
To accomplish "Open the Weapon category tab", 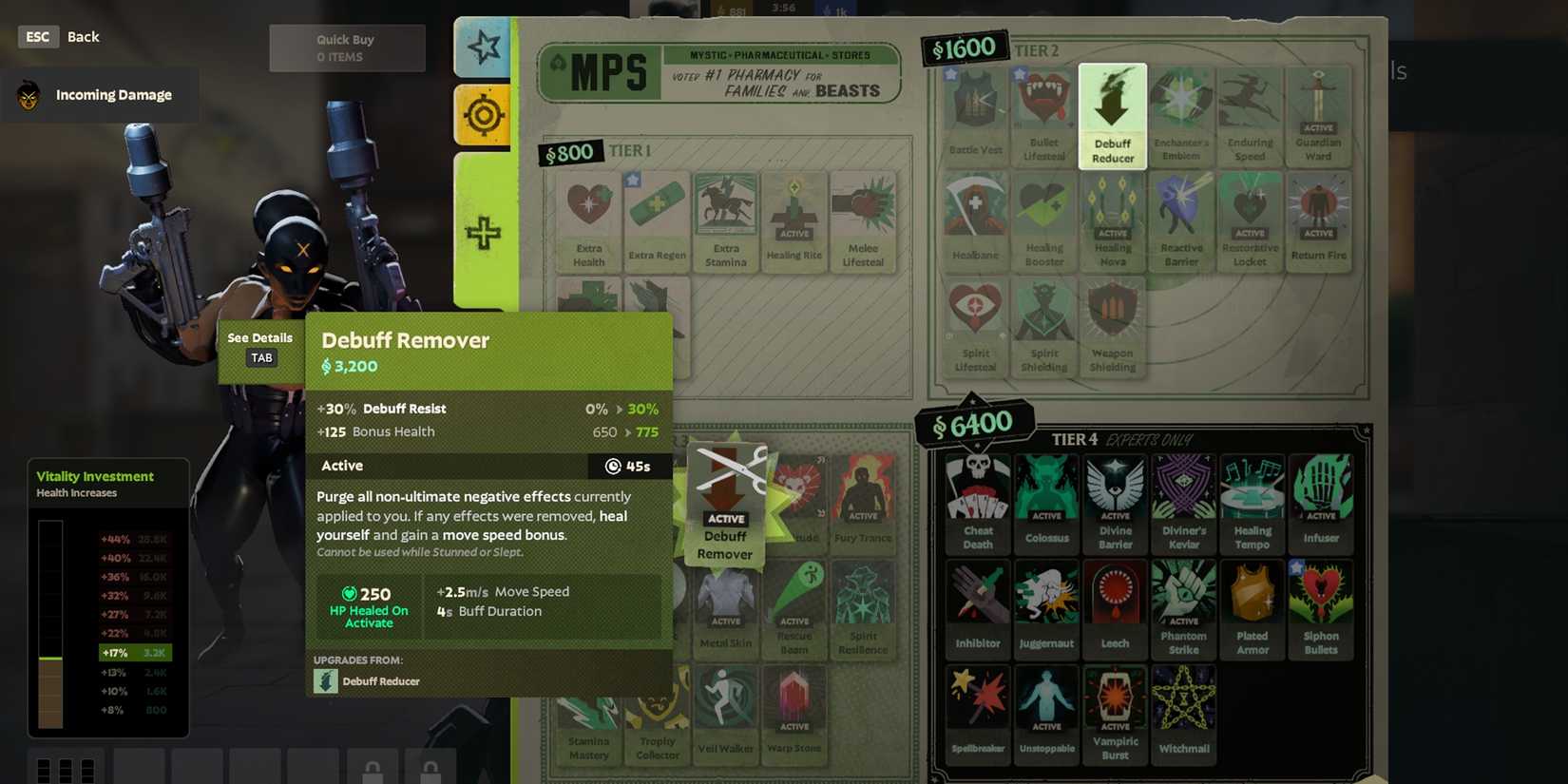I will coord(483,116).
